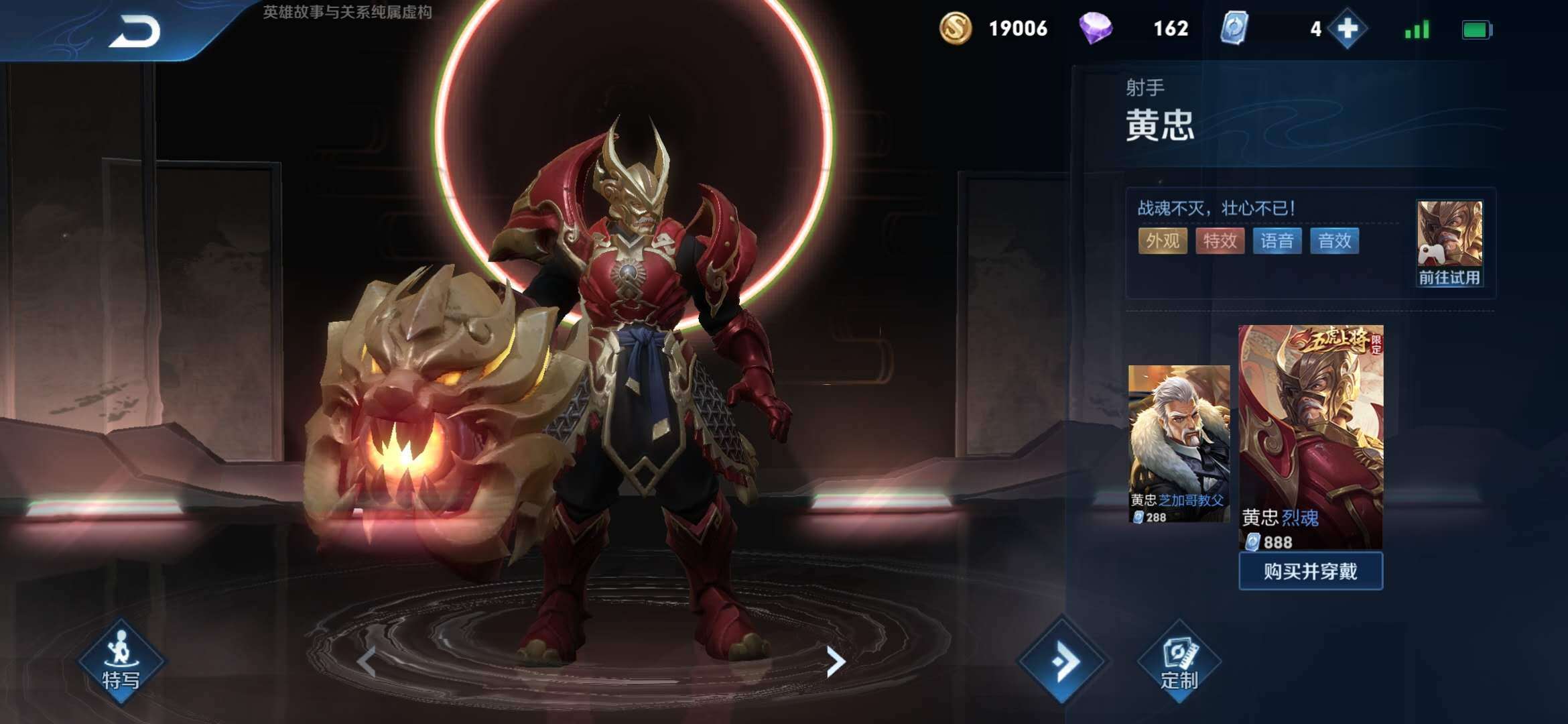The width and height of the screenshot is (1568, 724).
Task: Select the 外观 appearance tag
Action: tap(1163, 241)
